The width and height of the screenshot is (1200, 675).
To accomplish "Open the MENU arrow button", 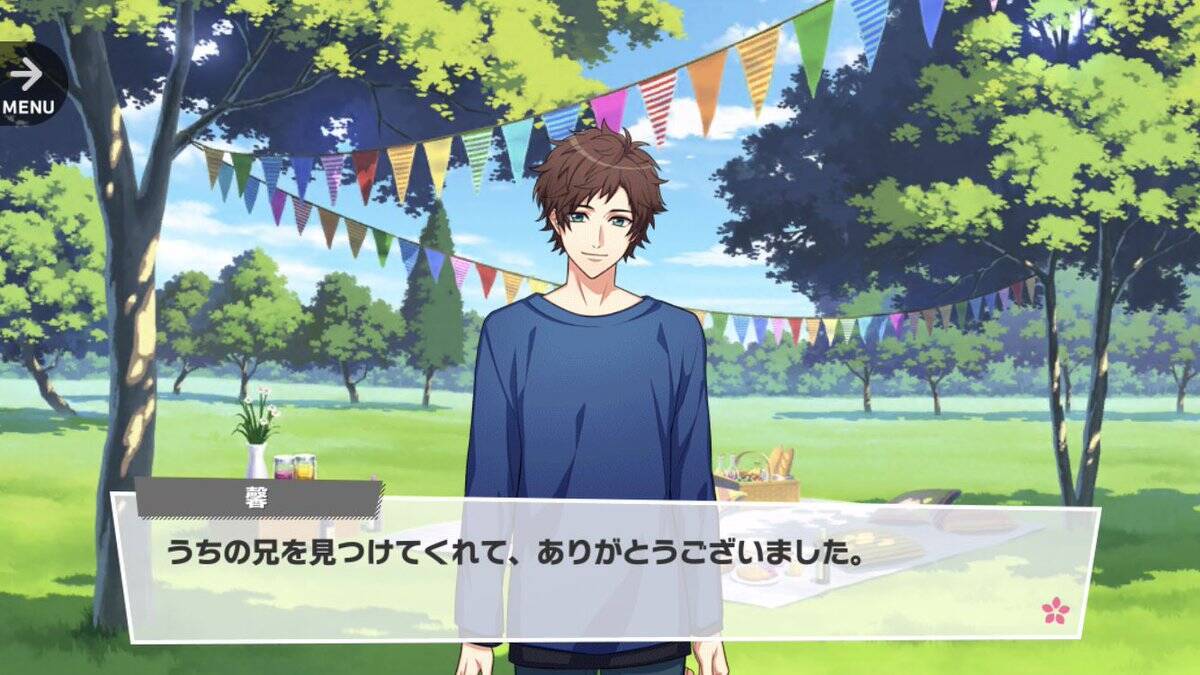I will pyautogui.click(x=27, y=82).
